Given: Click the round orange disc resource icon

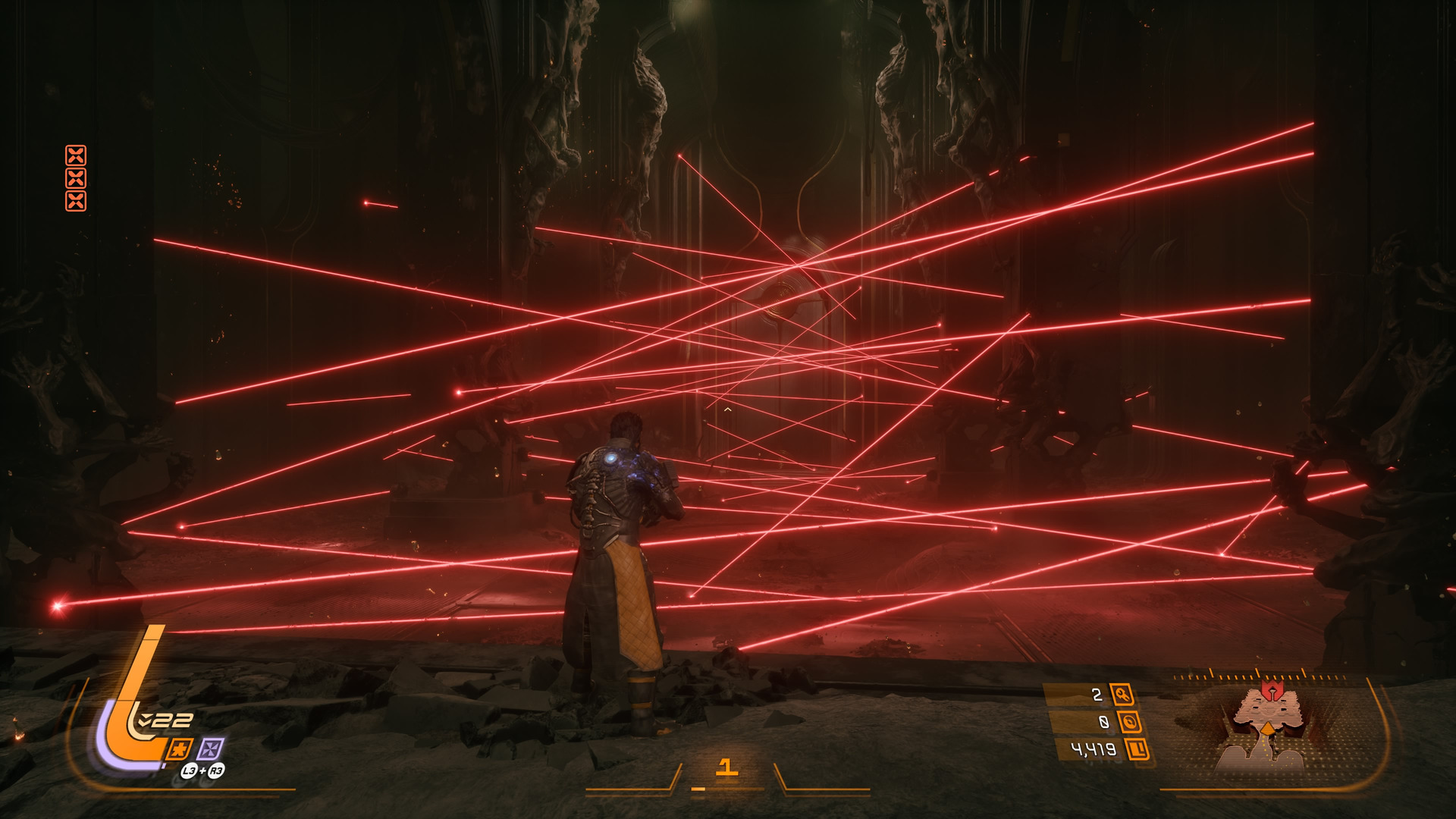Looking at the screenshot, I should (1130, 722).
